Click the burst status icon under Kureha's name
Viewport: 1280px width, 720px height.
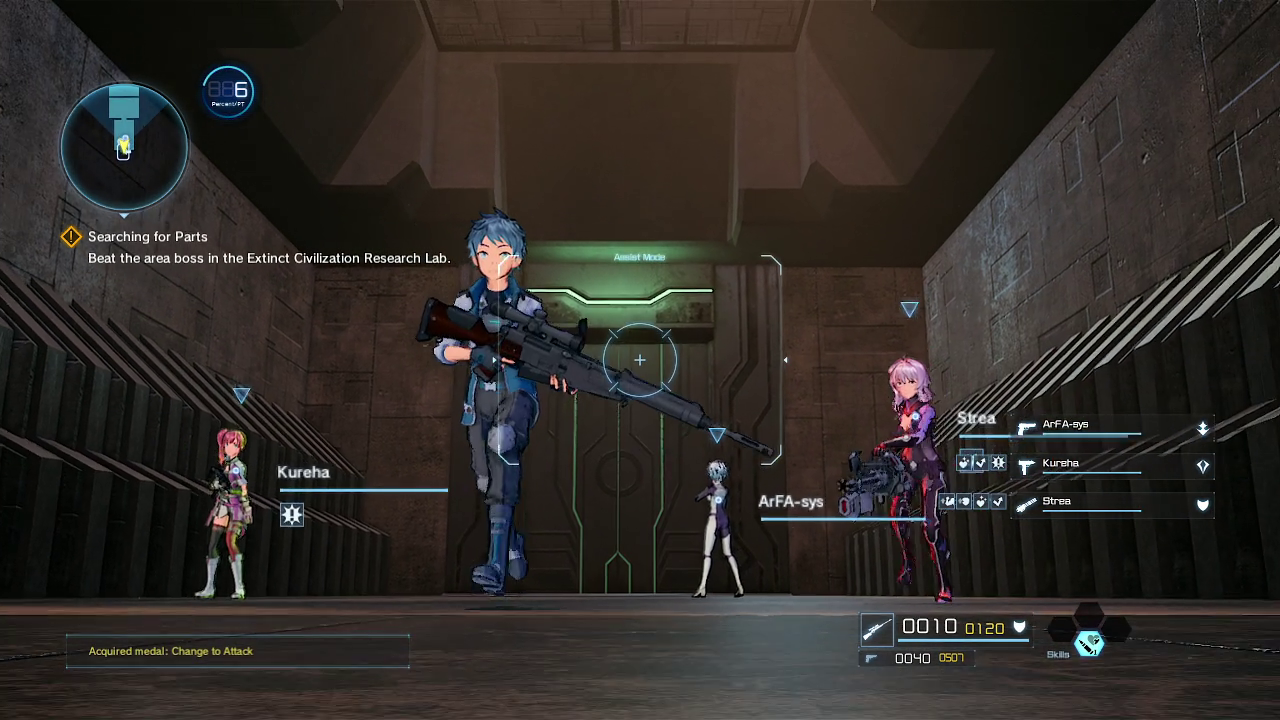292,514
